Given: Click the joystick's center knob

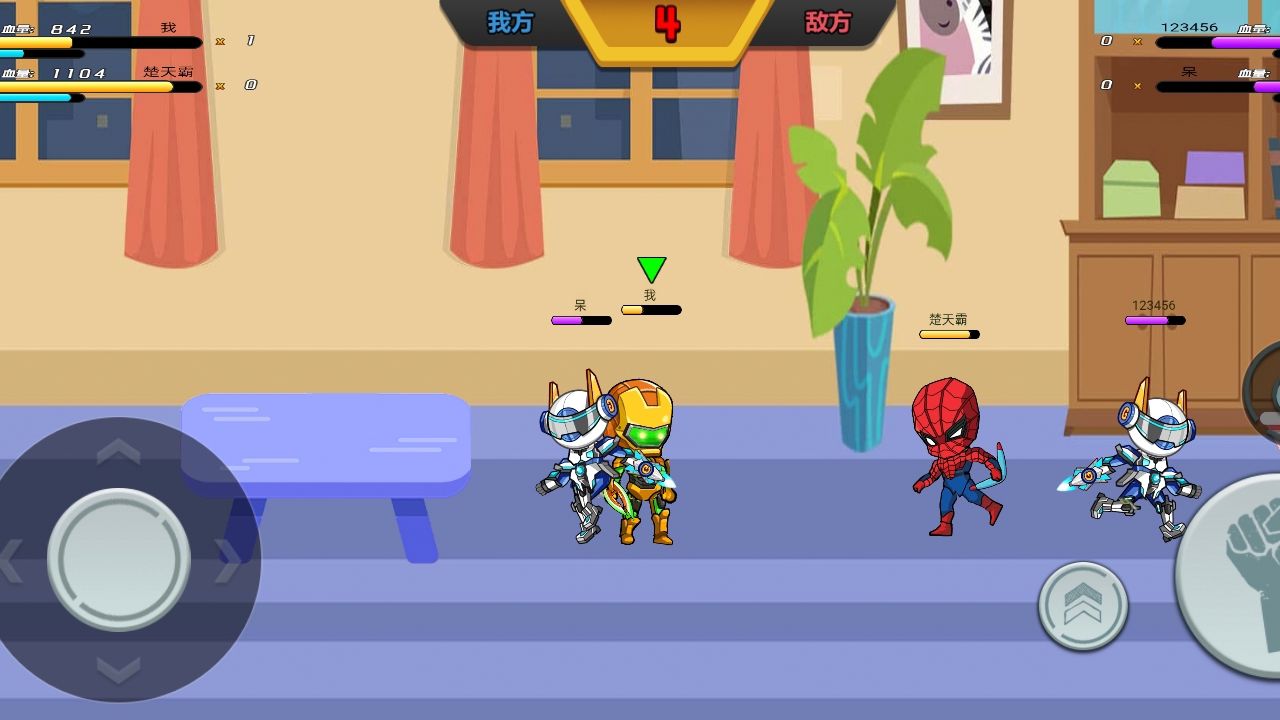Looking at the screenshot, I should [x=119, y=559].
